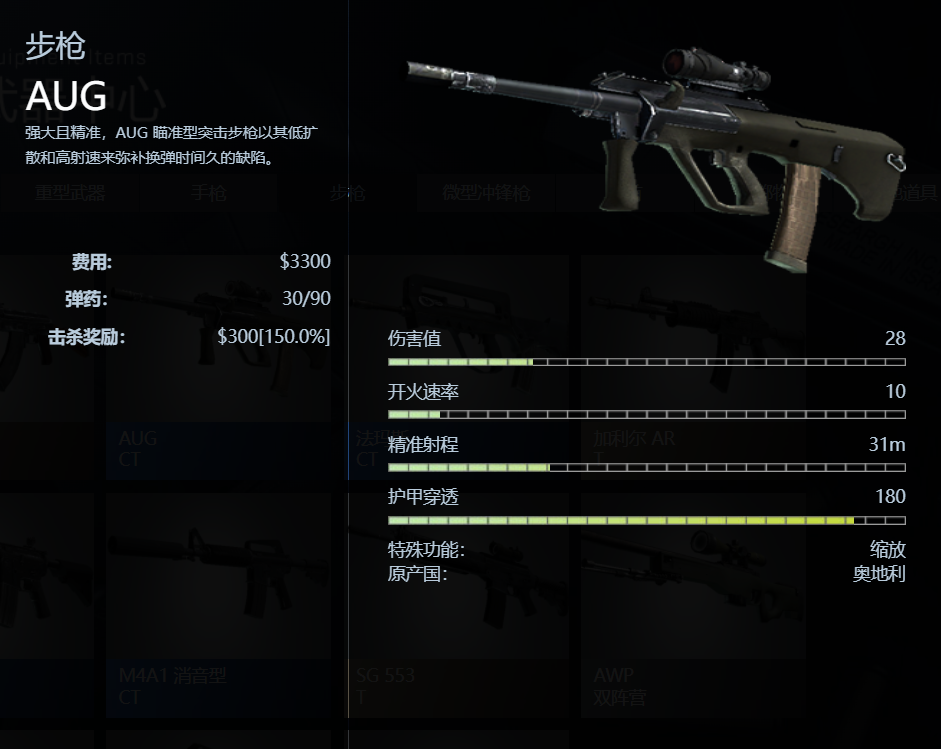Open the 手枪 weapon tab
This screenshot has height=749, width=941.
click(x=209, y=193)
